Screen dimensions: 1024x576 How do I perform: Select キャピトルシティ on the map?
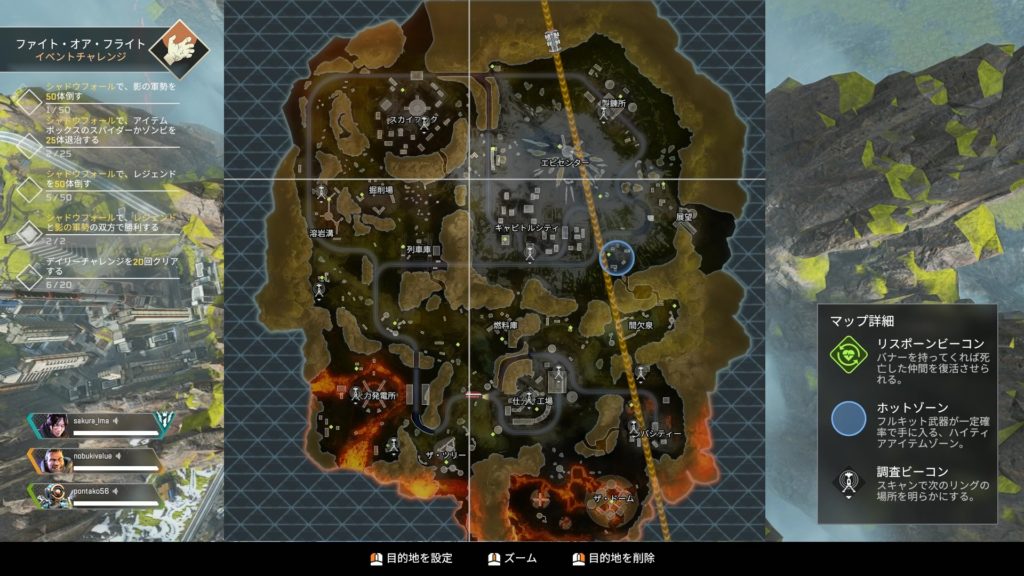point(527,228)
